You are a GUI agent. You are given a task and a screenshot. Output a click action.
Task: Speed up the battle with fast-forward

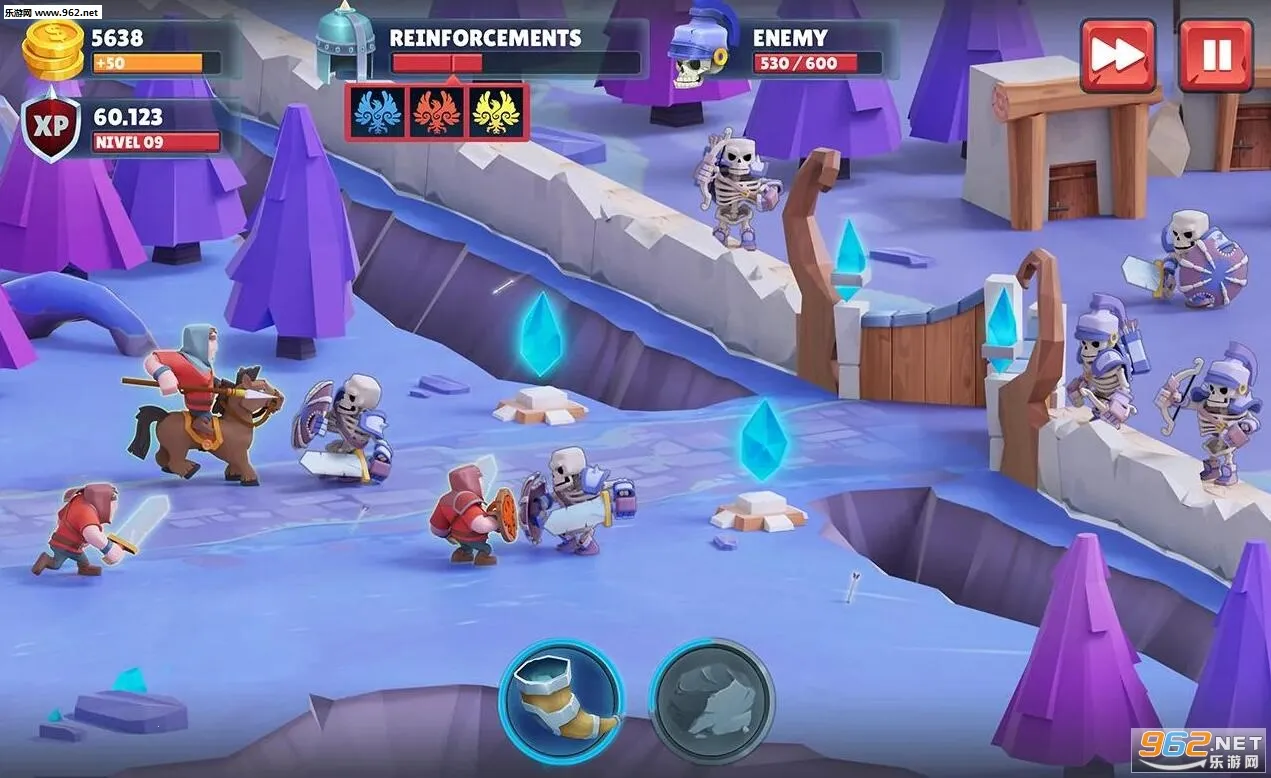(1117, 56)
